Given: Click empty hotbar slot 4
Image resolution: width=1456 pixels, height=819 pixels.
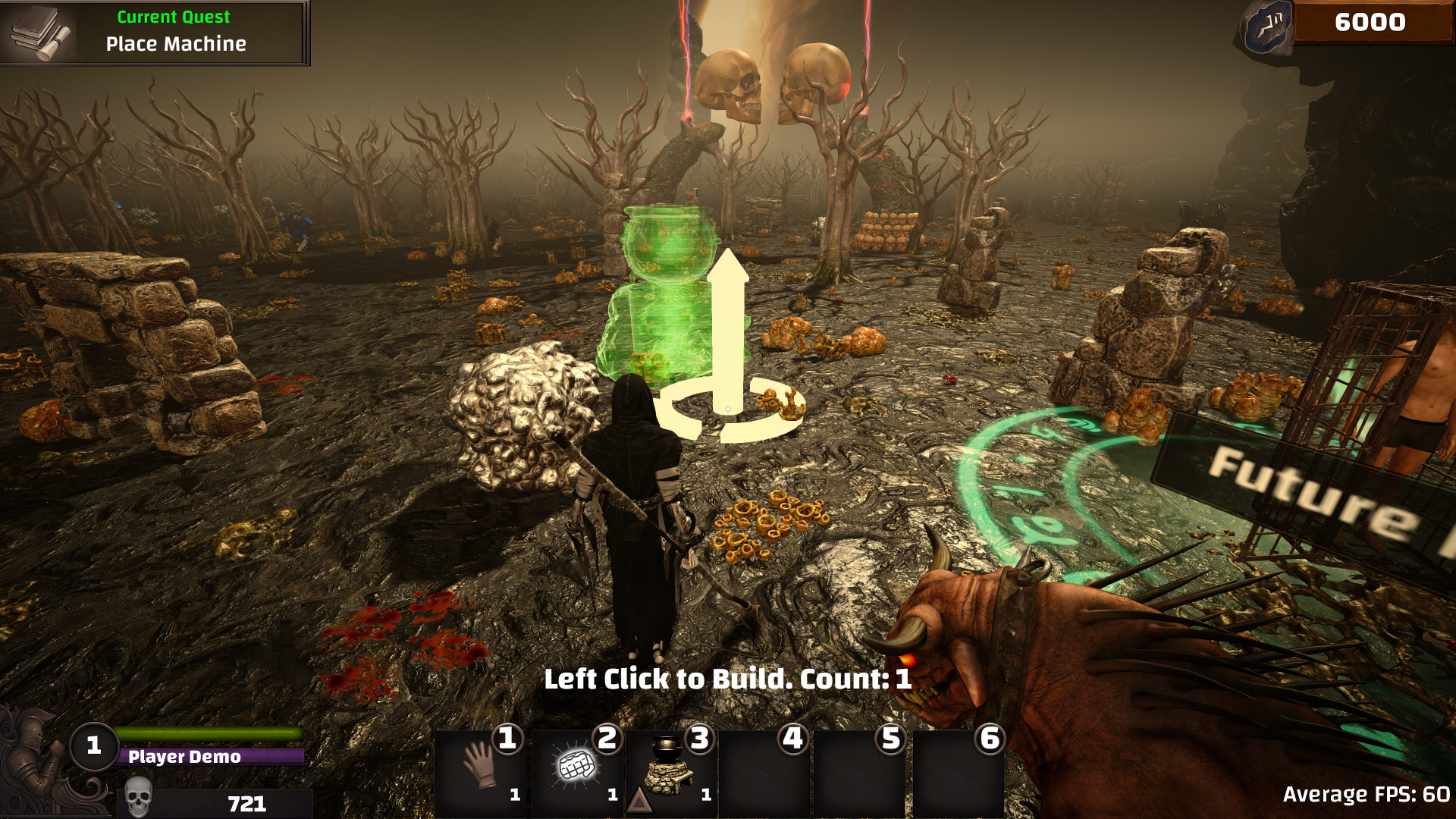Looking at the screenshot, I should (767, 770).
